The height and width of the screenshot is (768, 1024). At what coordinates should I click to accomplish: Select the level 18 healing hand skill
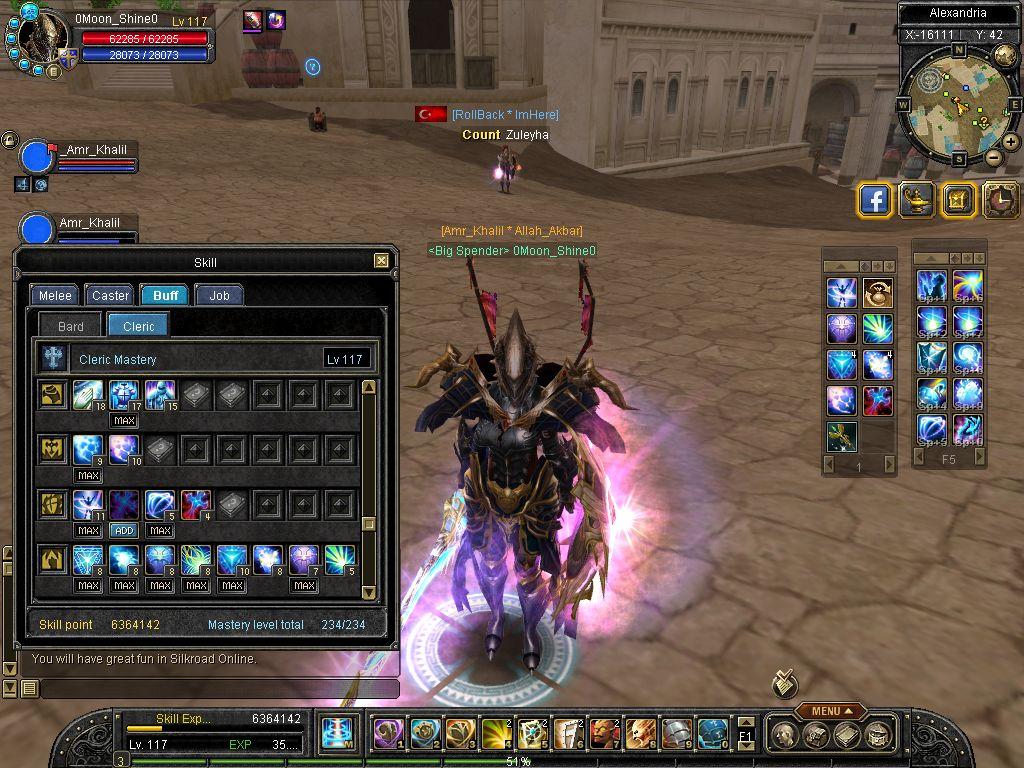88,394
